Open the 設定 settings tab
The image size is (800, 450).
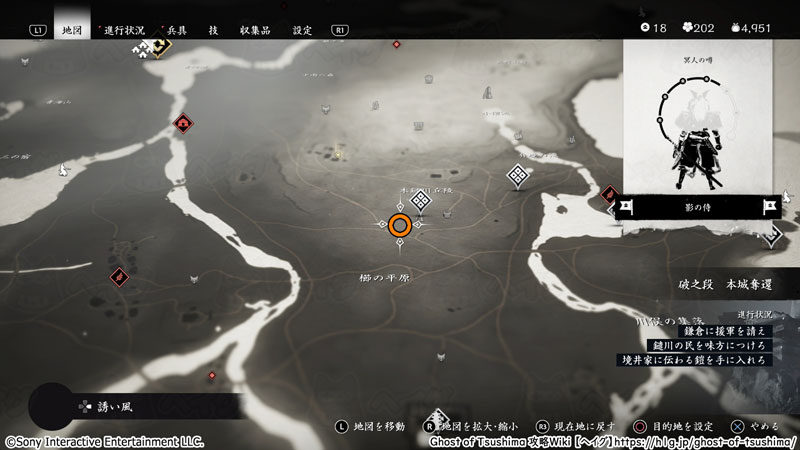(x=302, y=30)
